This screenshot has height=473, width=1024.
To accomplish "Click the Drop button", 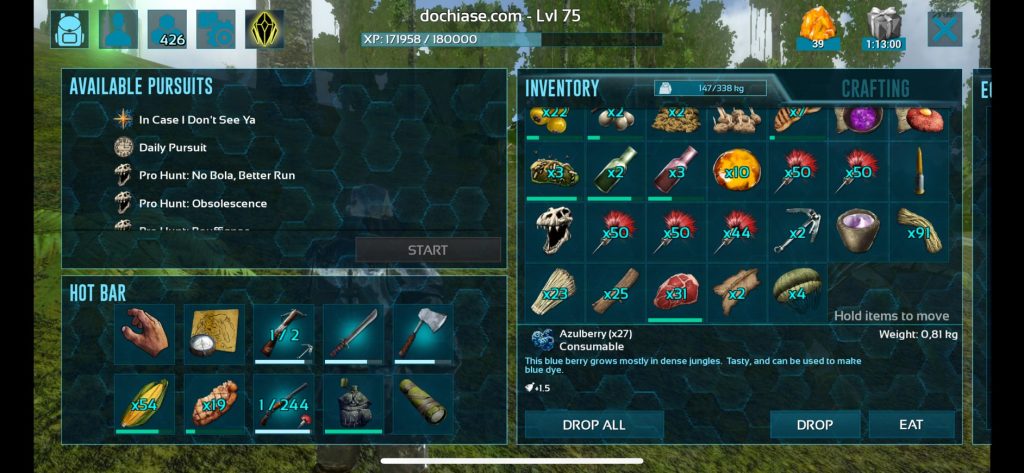I will point(815,425).
